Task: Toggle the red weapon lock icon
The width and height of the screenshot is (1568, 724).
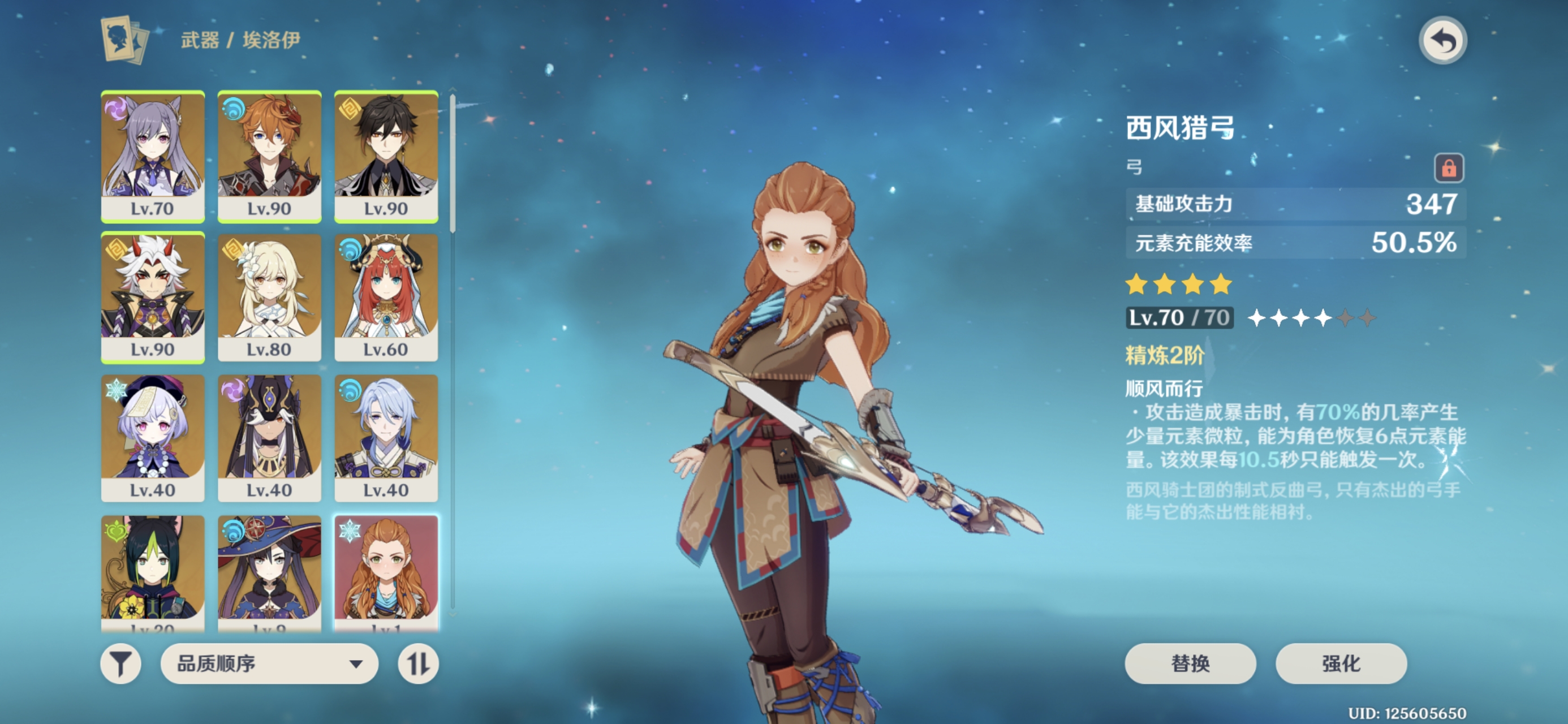Action: tap(1449, 167)
